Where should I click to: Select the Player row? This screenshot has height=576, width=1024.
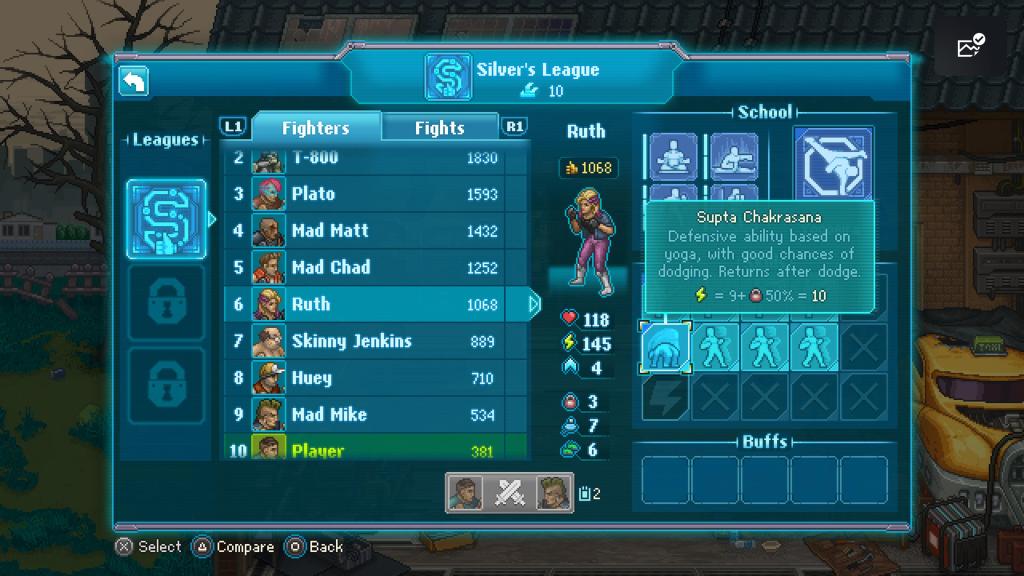click(375, 450)
